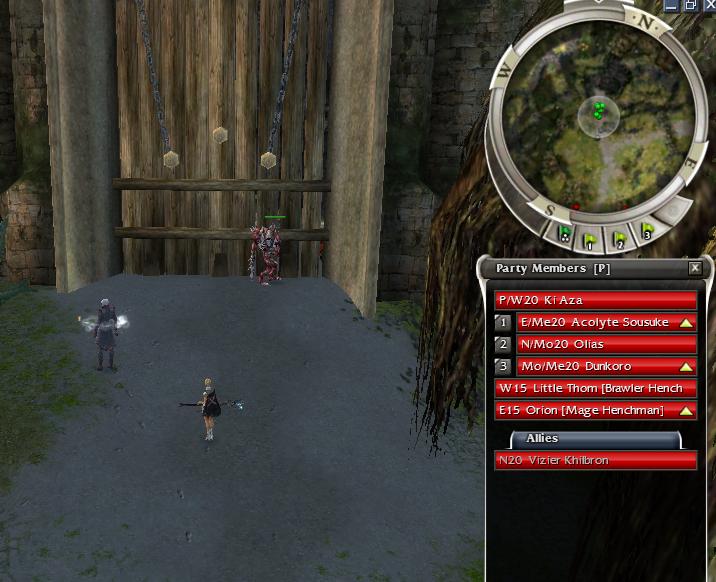Activate hero flag 2 under compass

[620, 238]
